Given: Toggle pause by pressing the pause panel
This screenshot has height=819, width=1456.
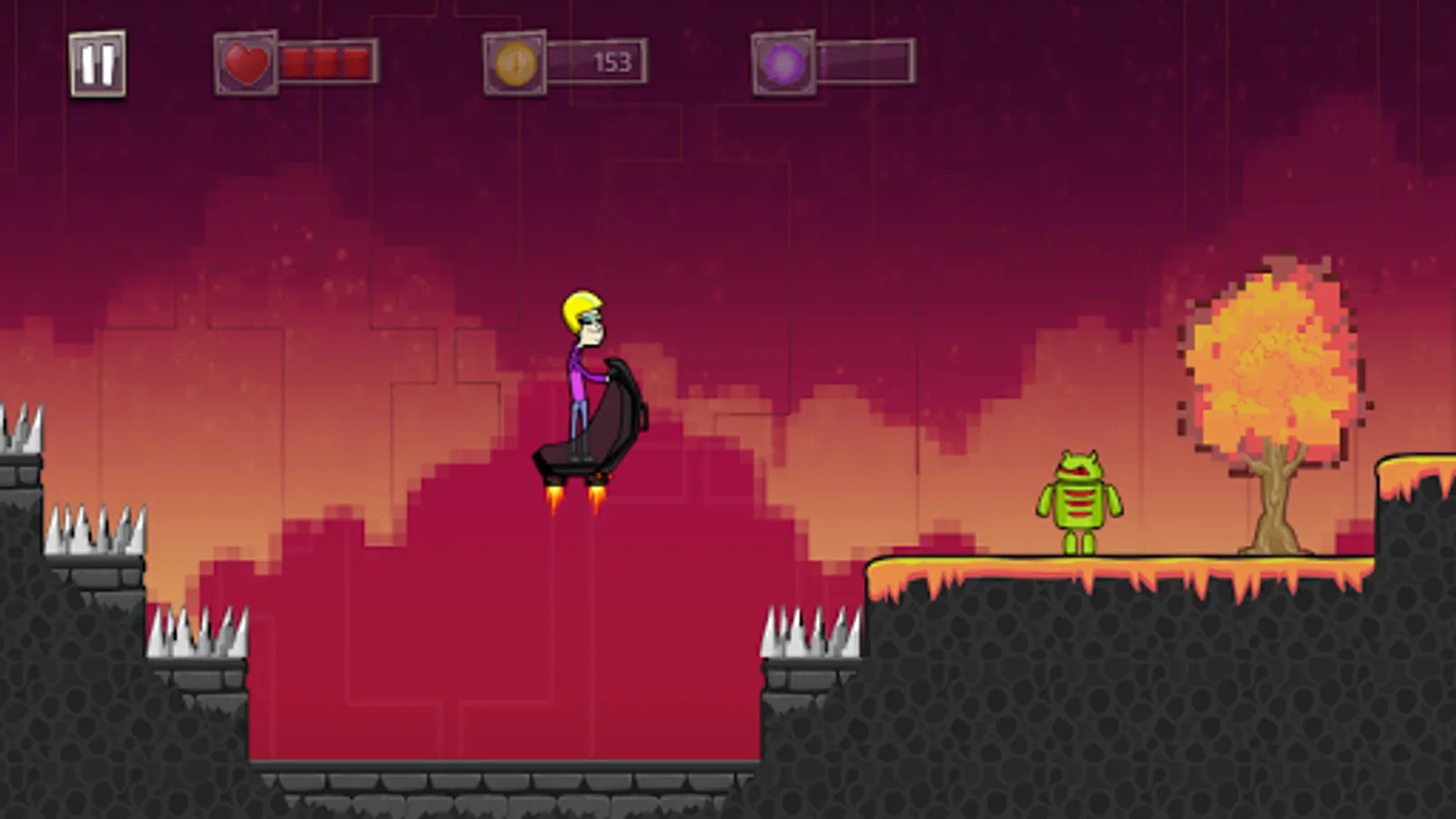Looking at the screenshot, I should point(96,64).
